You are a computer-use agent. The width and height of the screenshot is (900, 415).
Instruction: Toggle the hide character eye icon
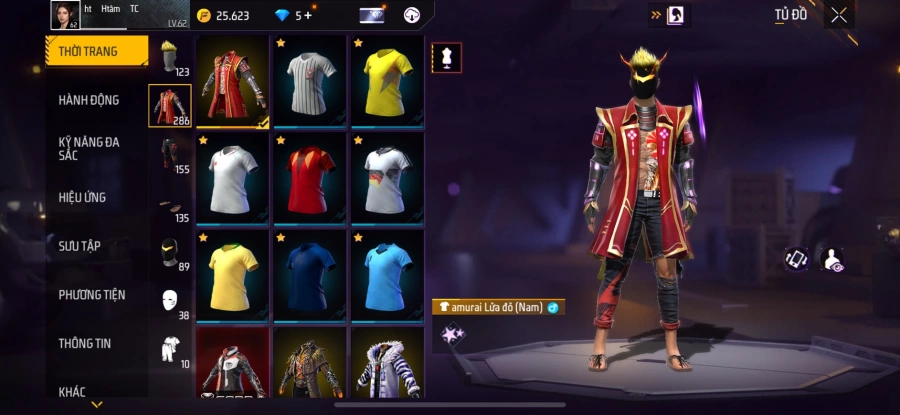click(831, 260)
